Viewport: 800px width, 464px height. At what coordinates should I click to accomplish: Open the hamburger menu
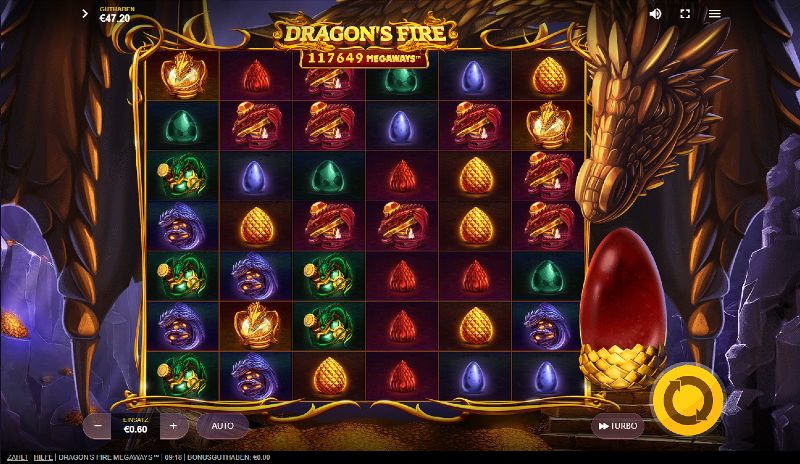714,14
